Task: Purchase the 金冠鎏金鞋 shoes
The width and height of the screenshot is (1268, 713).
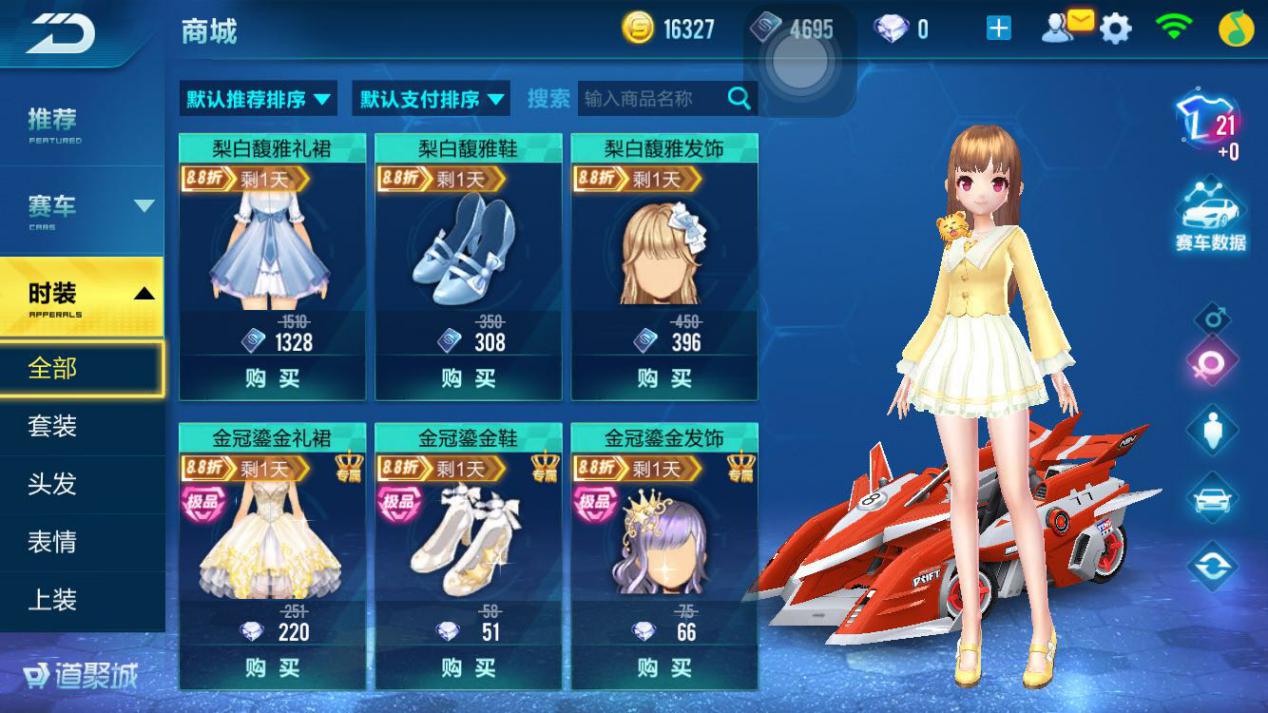Action: click(x=468, y=667)
